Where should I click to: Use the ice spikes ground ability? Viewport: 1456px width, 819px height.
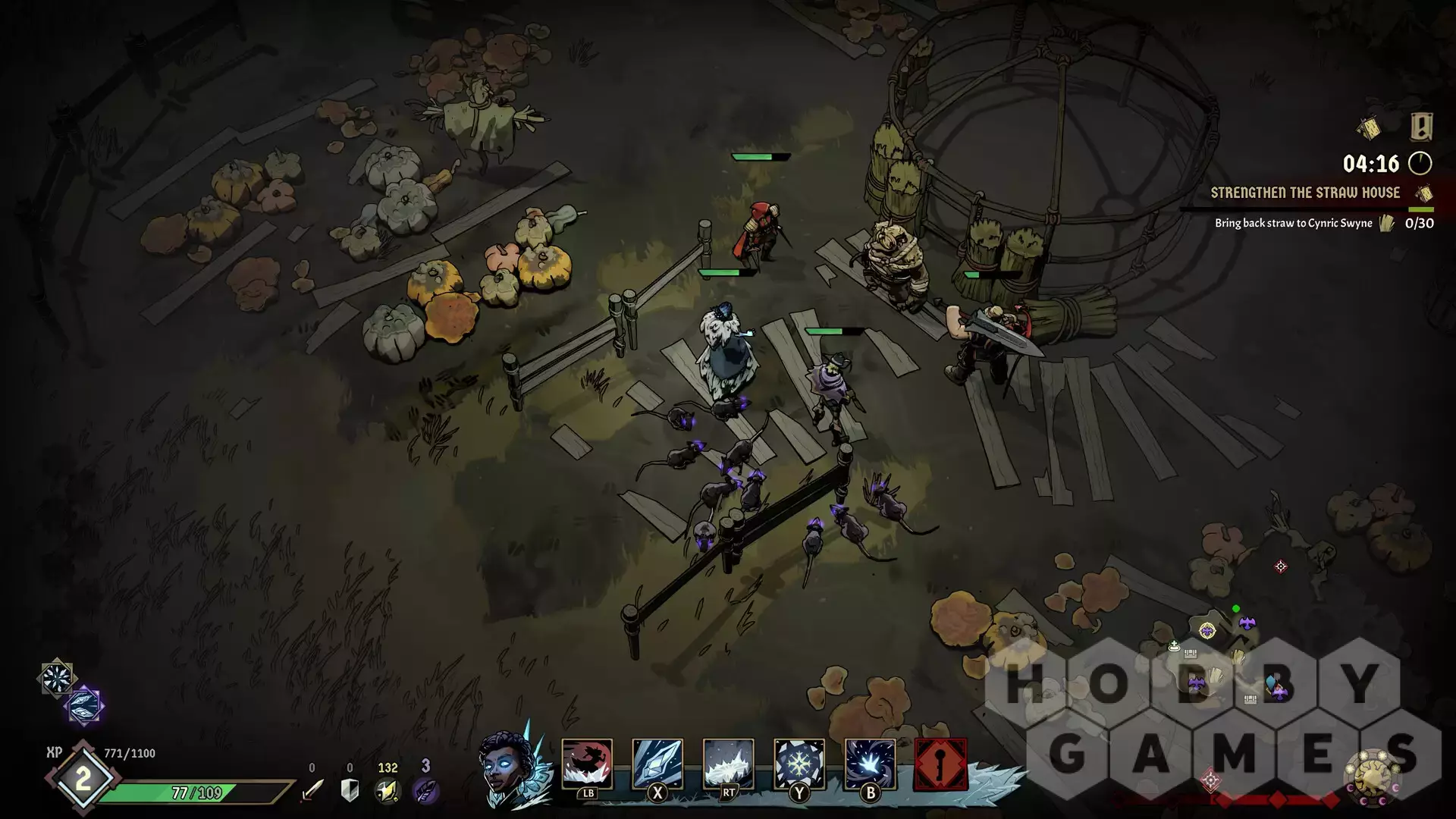(728, 764)
